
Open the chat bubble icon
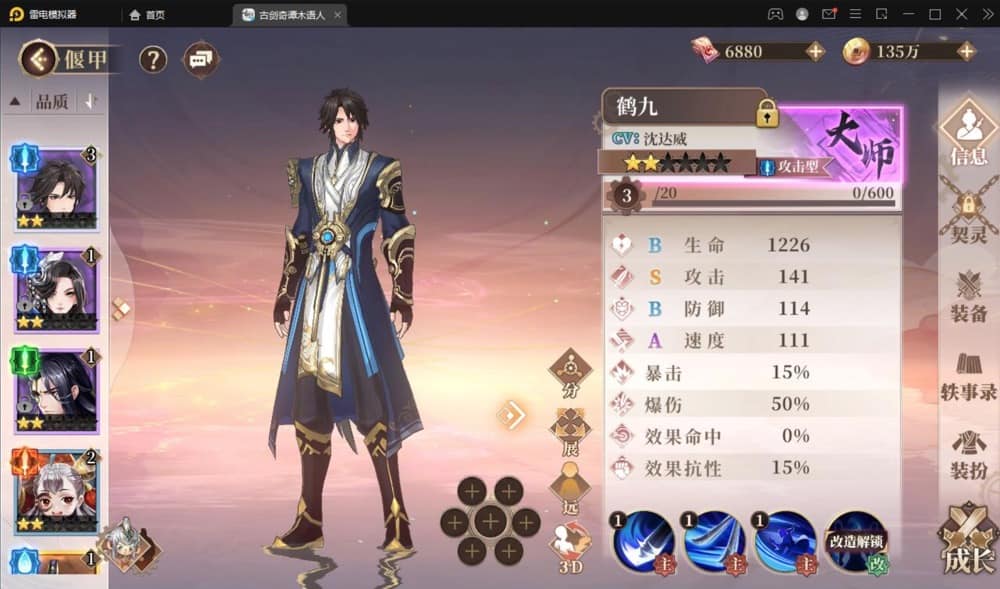click(x=201, y=59)
